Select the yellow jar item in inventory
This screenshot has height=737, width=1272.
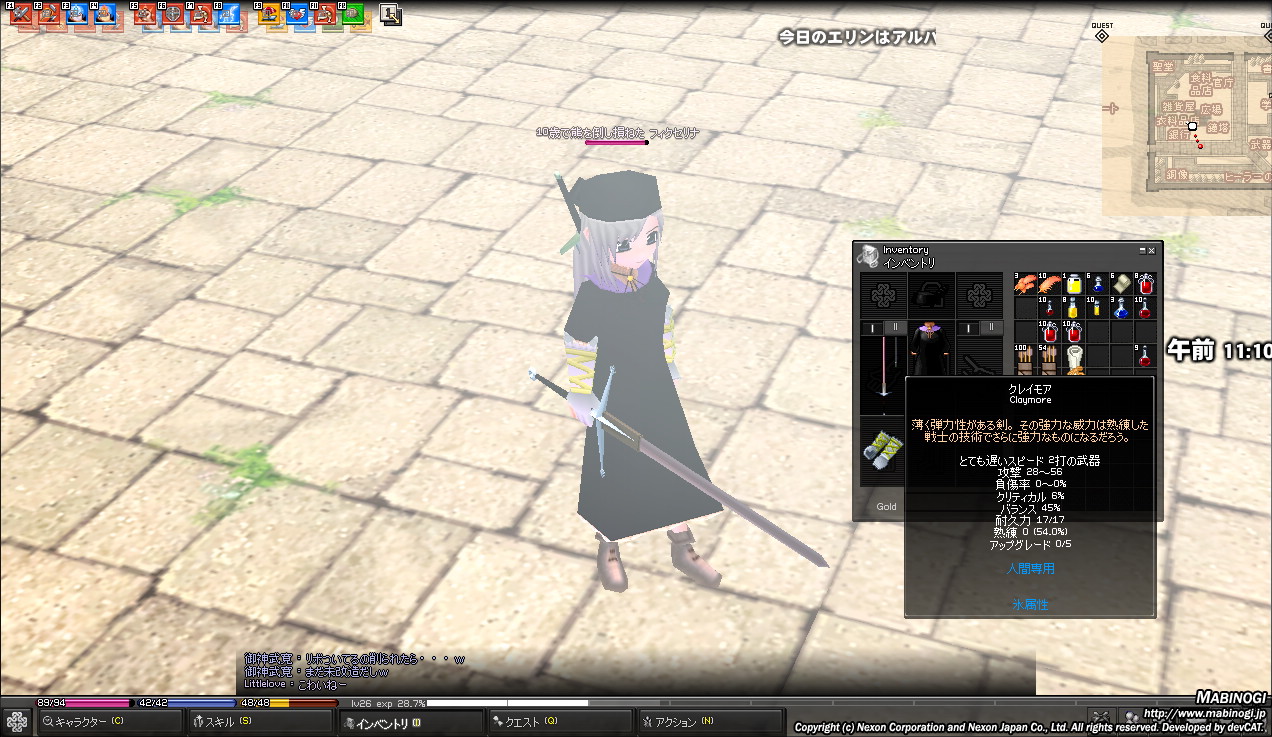[1074, 284]
